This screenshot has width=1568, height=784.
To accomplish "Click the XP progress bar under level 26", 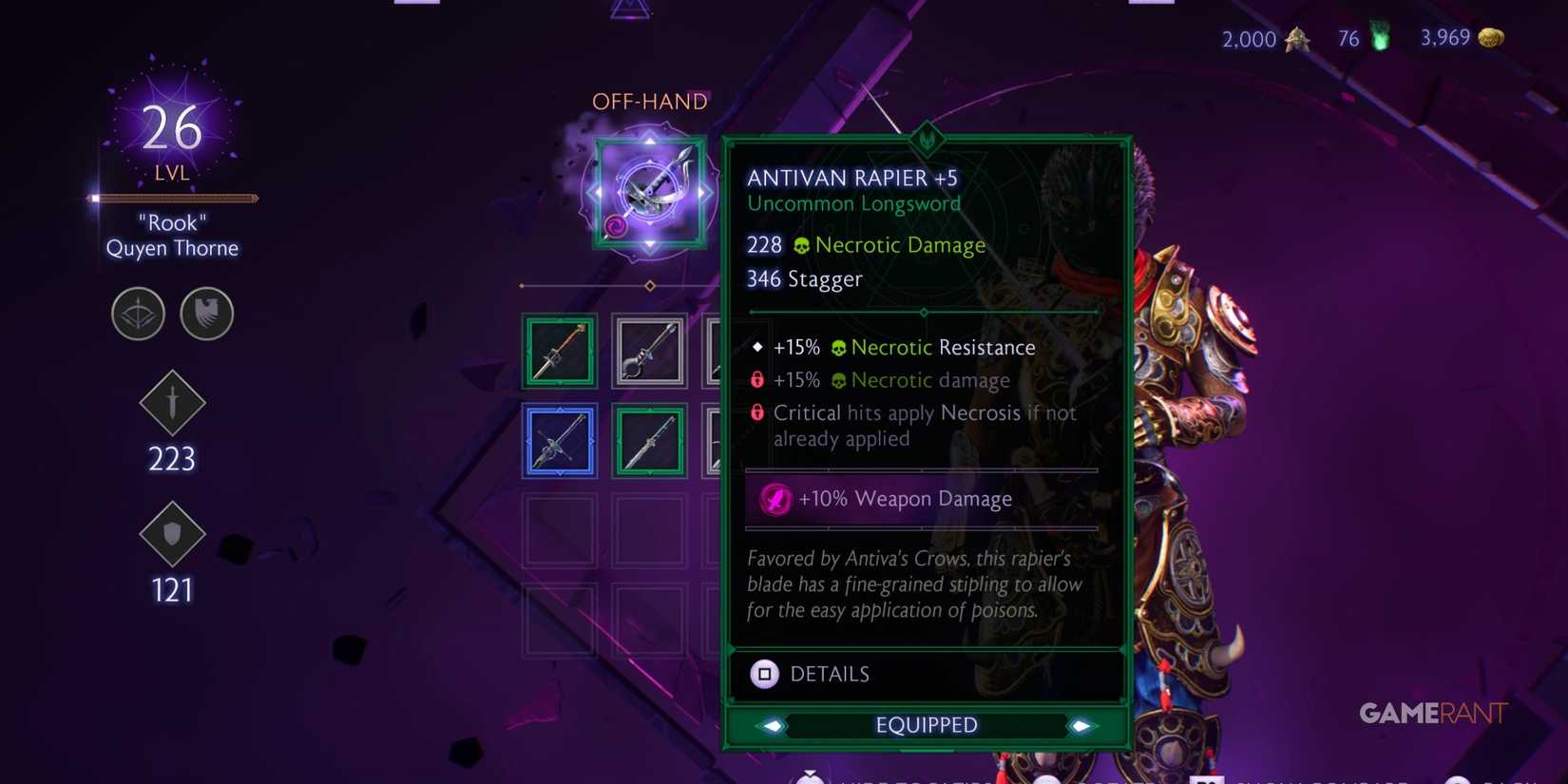I will (172, 198).
